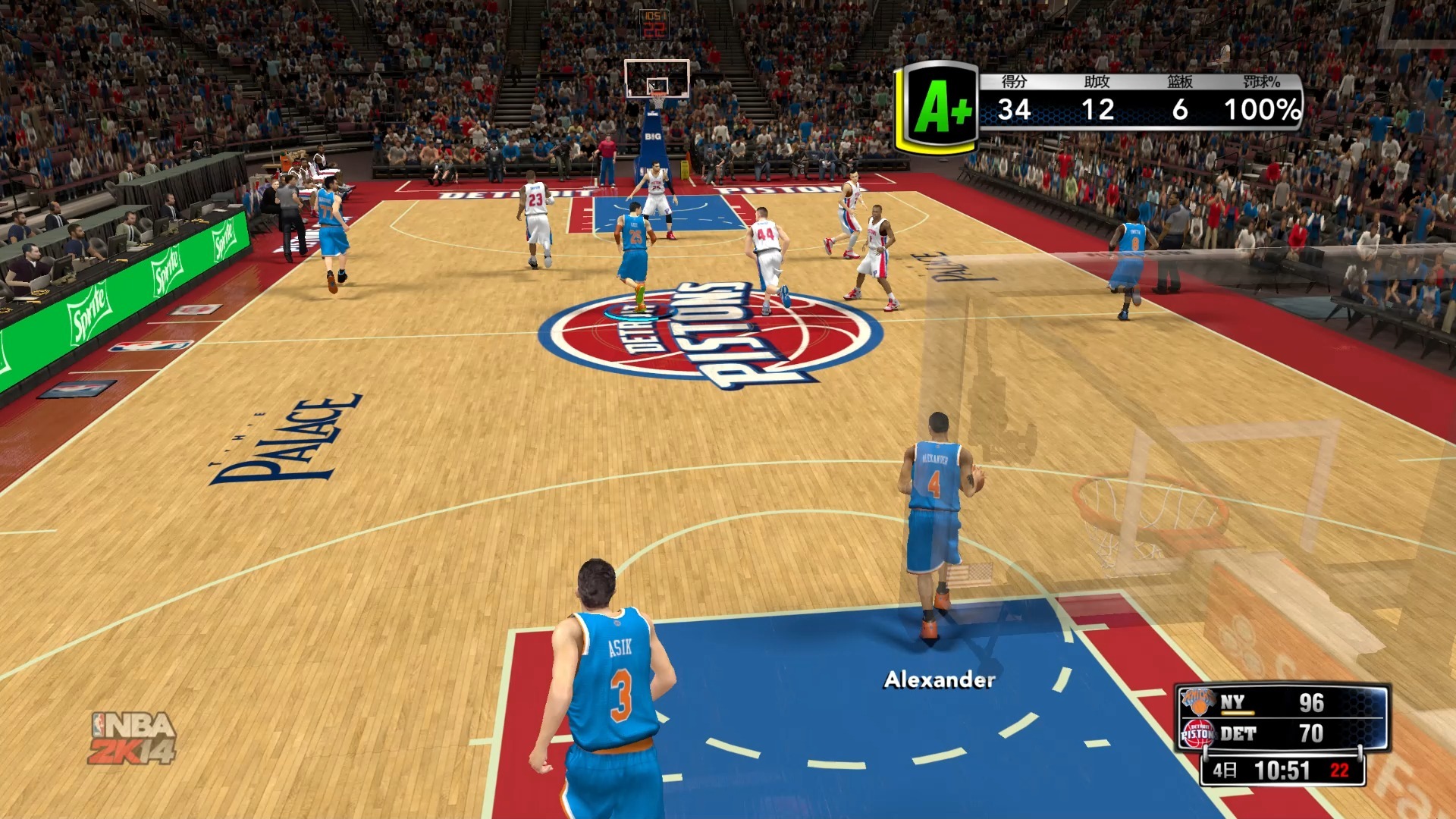Expand the player stats panel showing 34 points

1016,109
